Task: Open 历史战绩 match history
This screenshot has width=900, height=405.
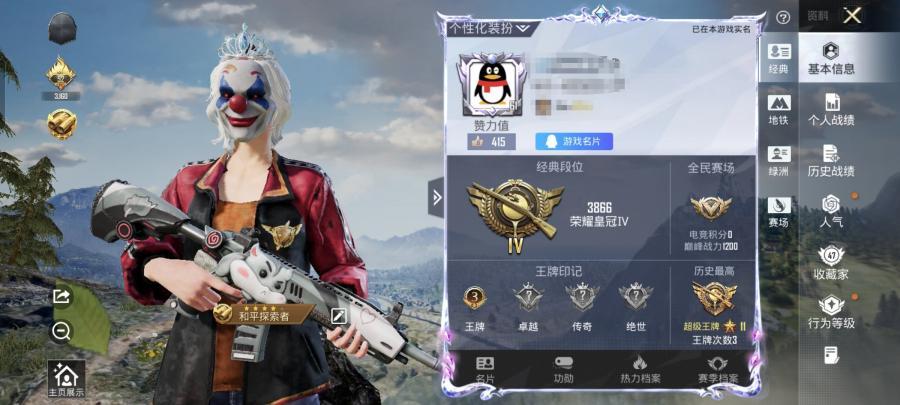Action: point(831,161)
